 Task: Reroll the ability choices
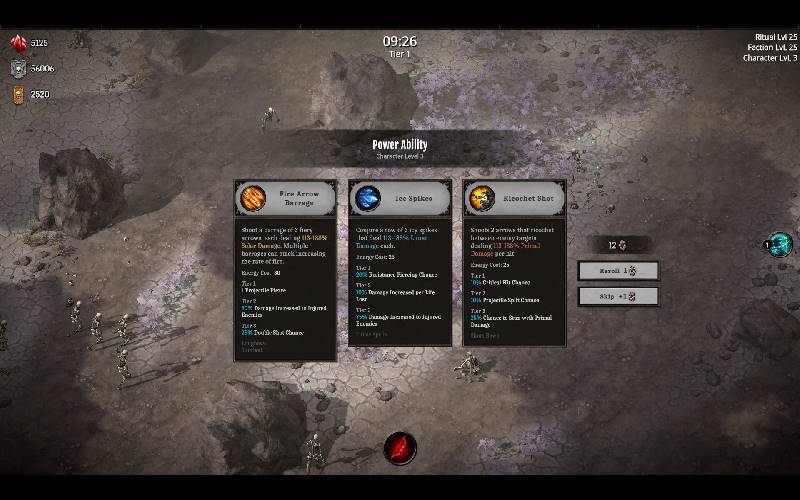coord(618,271)
